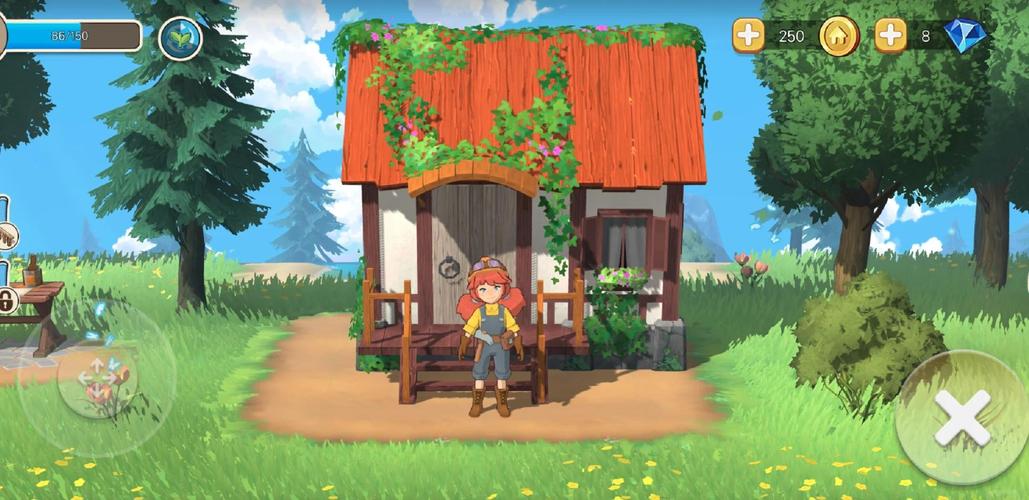Add more gold coins with plus button
Screen dimensions: 1029x500
coord(749,36)
